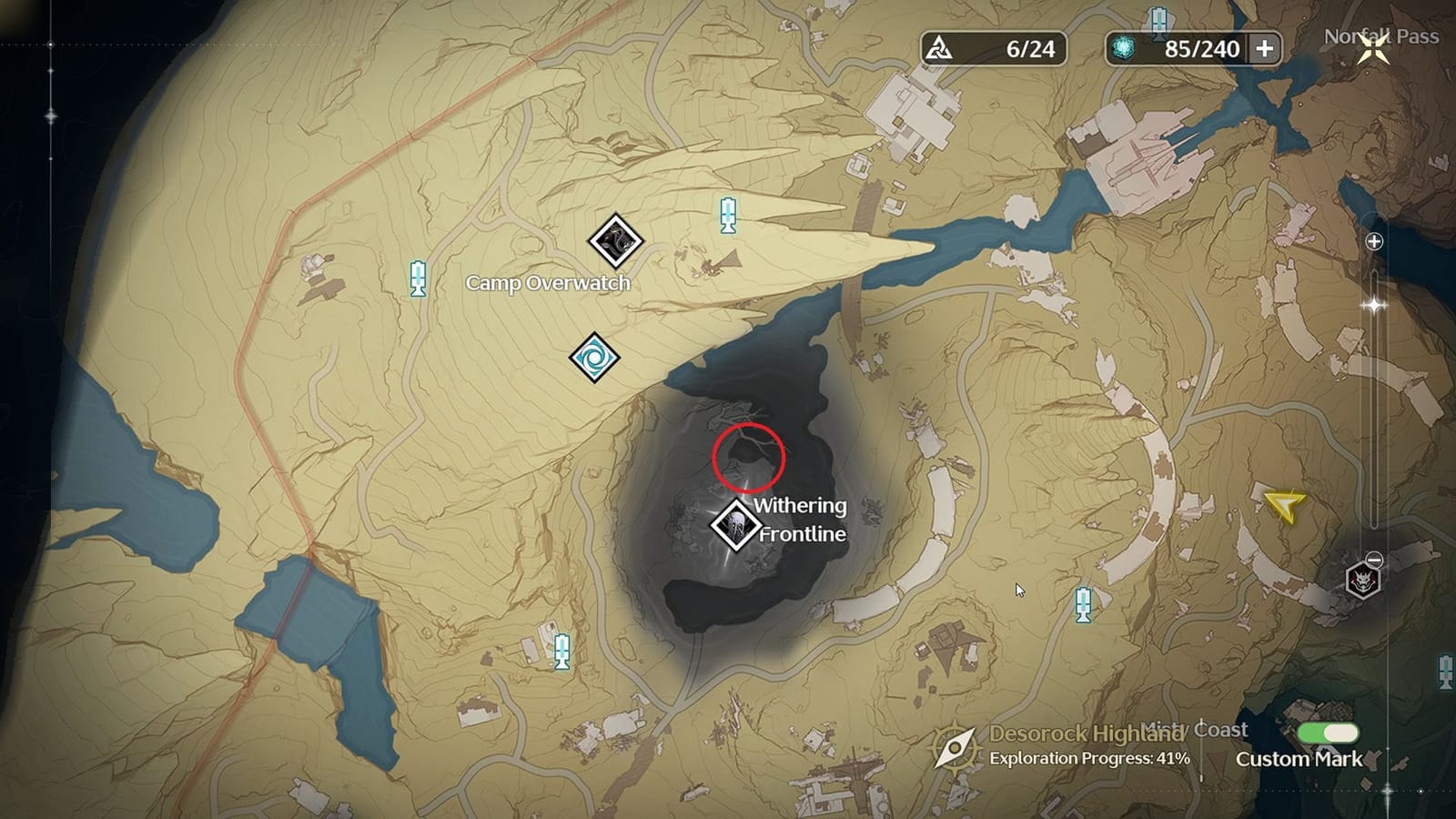Click the boss icon above Camp Overwatch
The image size is (1456, 819).
click(x=615, y=239)
